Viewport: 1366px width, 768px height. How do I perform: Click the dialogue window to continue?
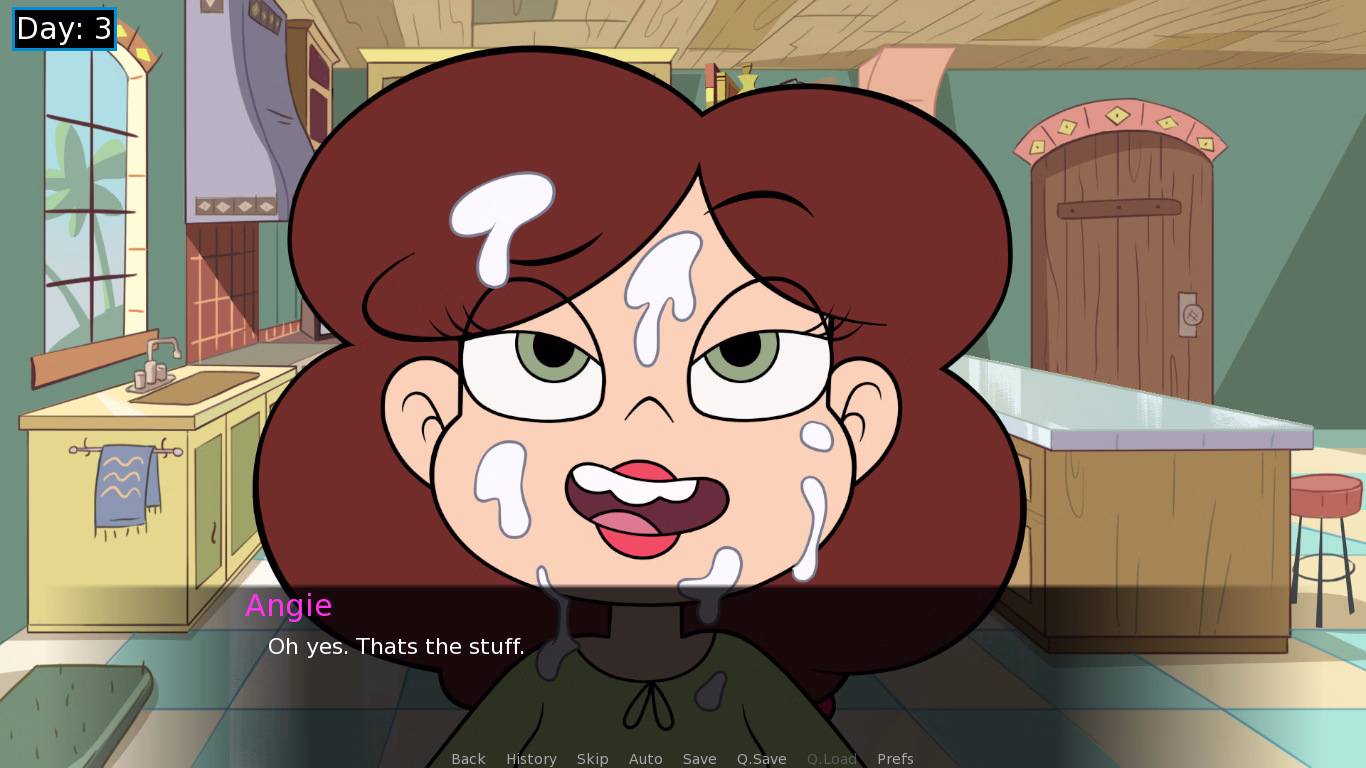[683, 660]
